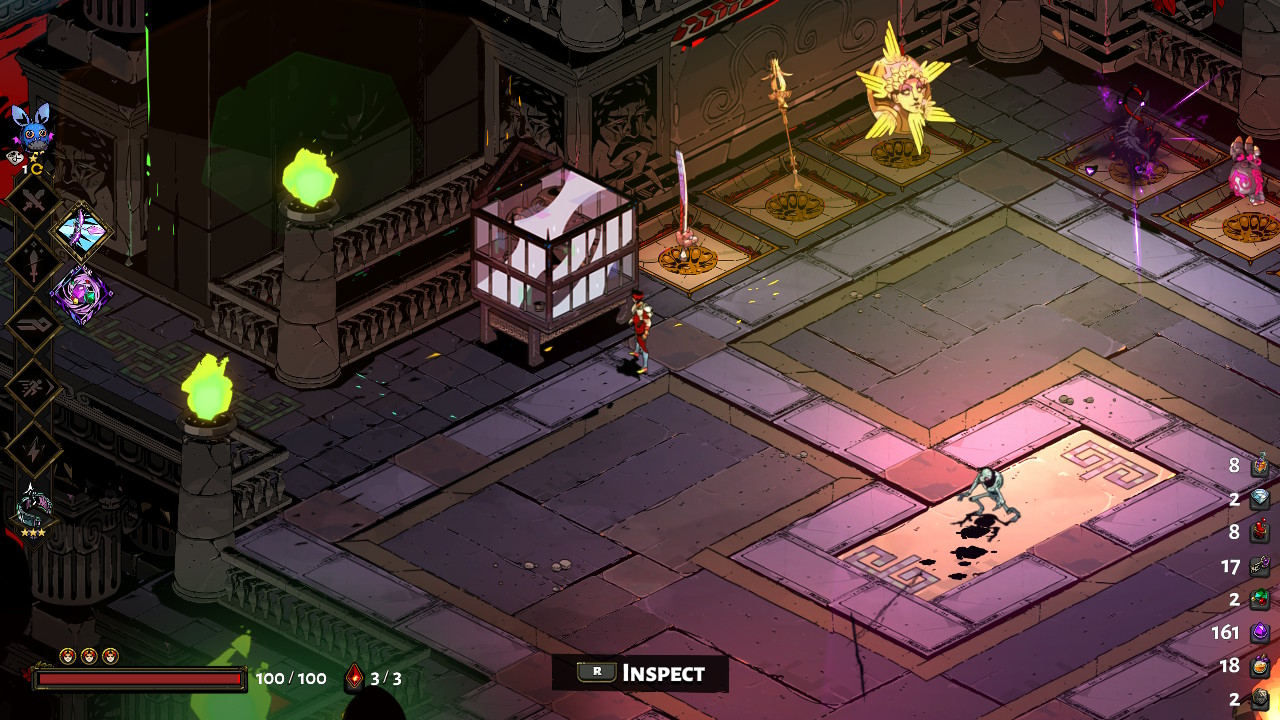Select the empty Dash boon slot

34,386
